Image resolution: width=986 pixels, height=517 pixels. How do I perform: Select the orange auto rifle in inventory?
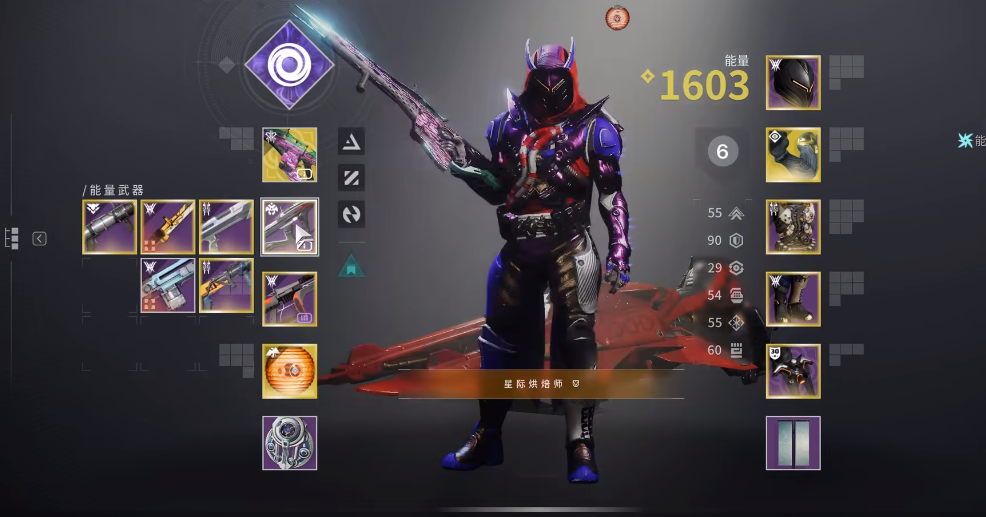click(226, 285)
